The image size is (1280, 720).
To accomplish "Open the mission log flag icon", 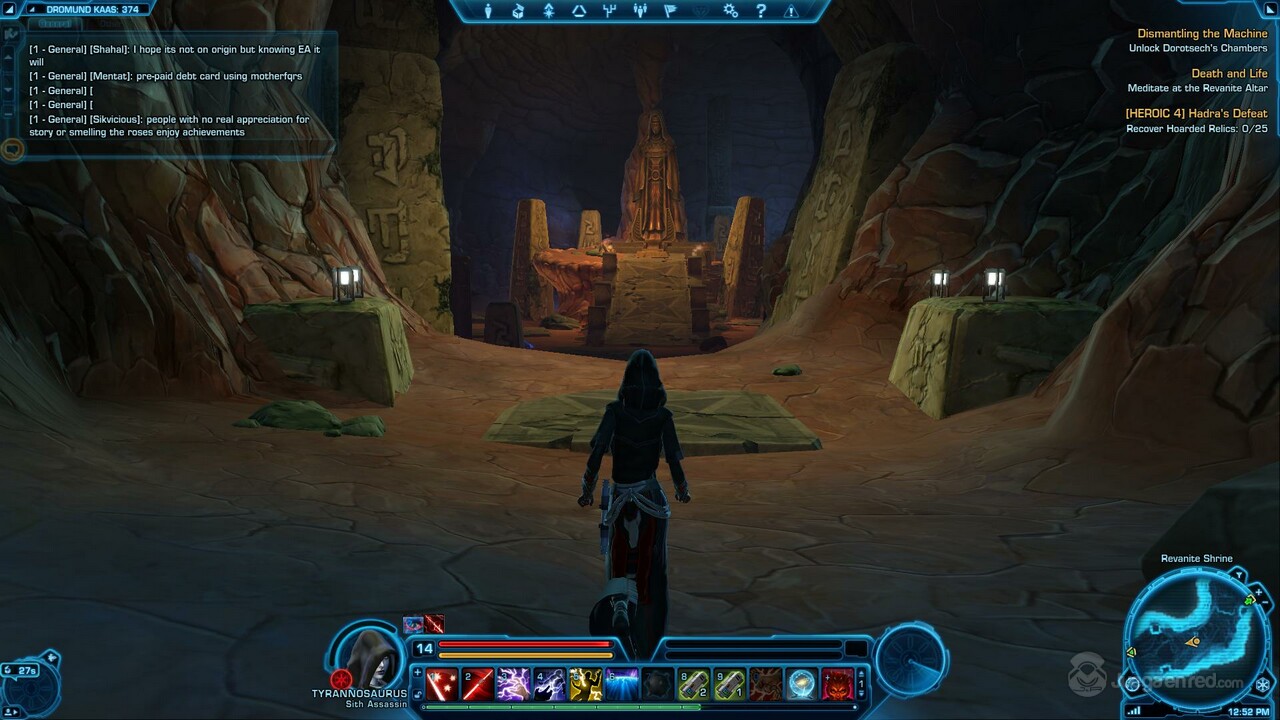I will coord(670,14).
